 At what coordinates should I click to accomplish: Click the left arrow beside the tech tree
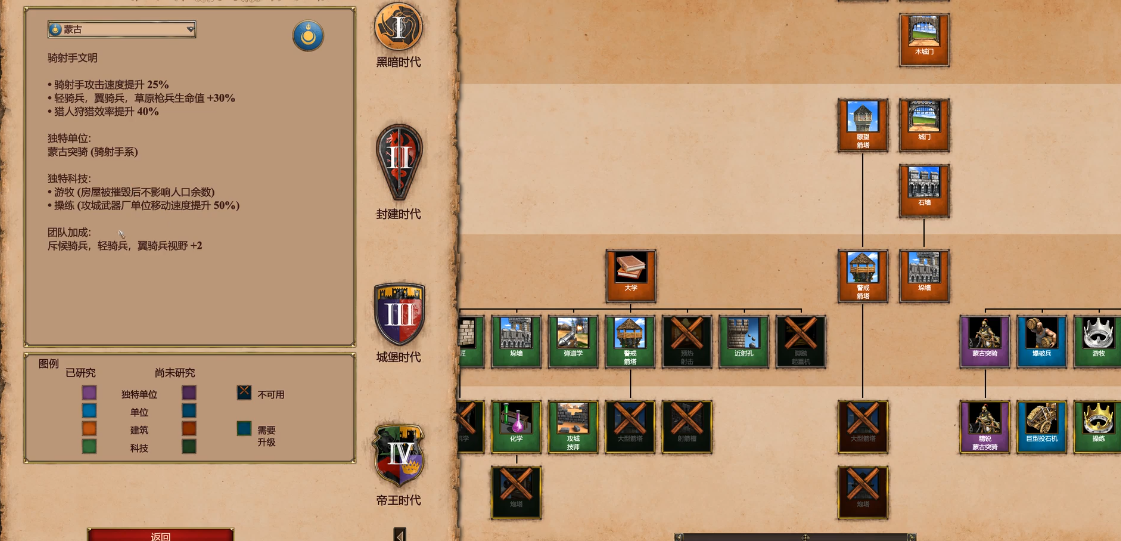coord(400,535)
